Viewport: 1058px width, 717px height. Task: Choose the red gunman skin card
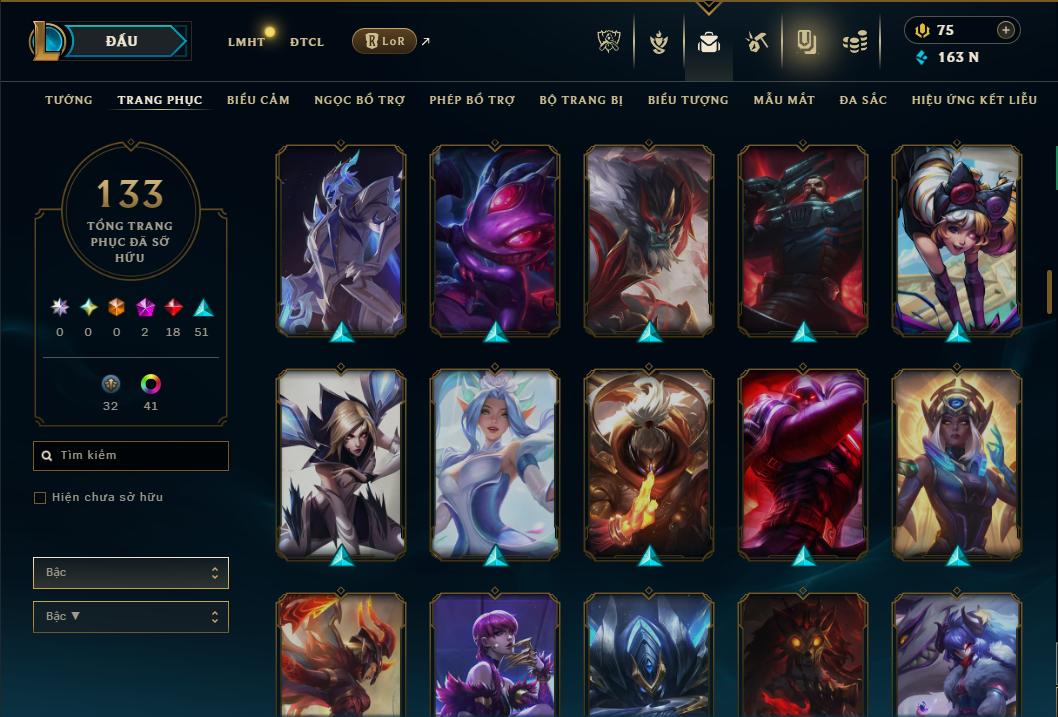(803, 239)
